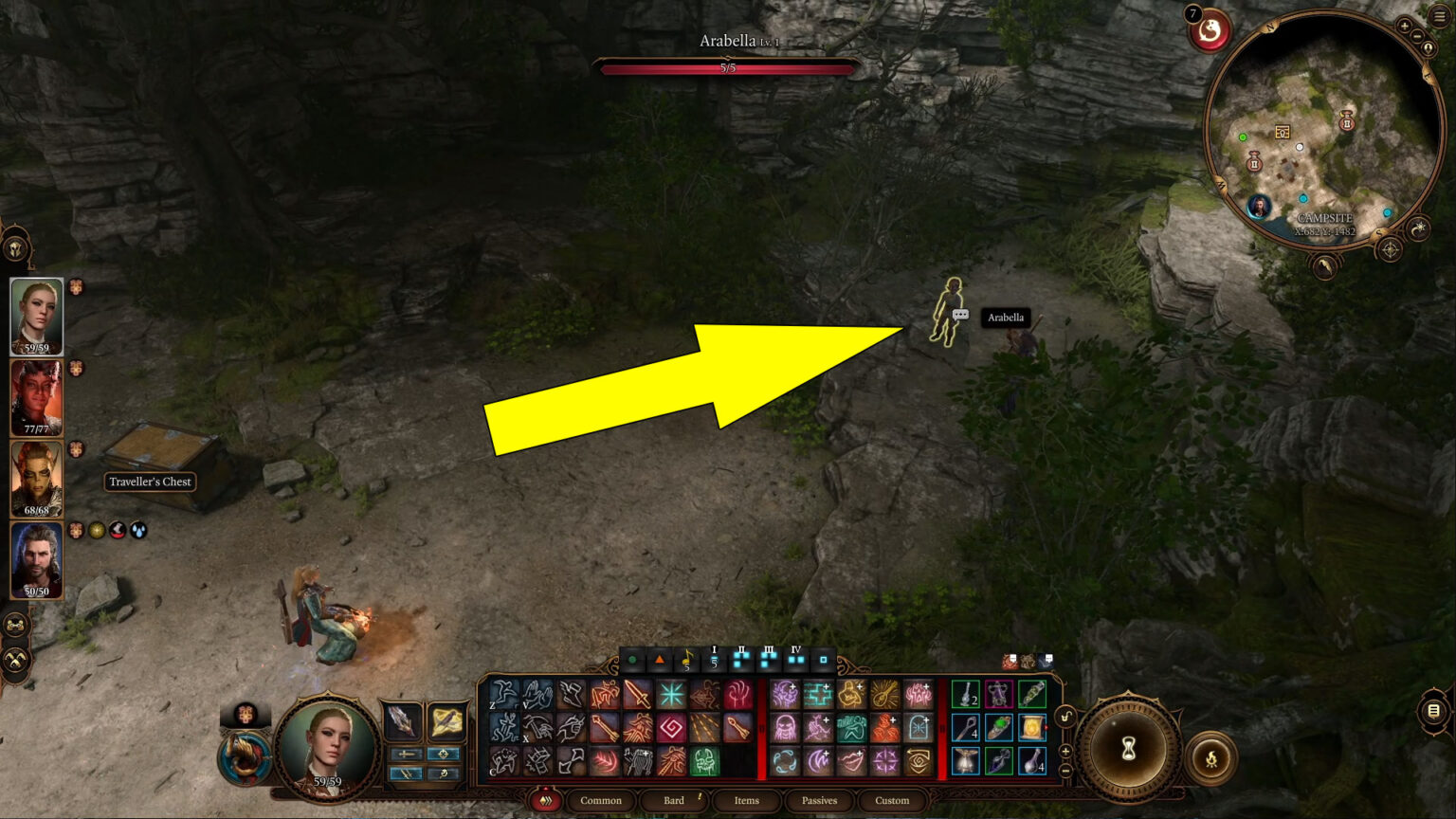Viewport: 1456px width, 819px height.
Task: Click the Bard tab with the notification mark
Action: pos(672,801)
